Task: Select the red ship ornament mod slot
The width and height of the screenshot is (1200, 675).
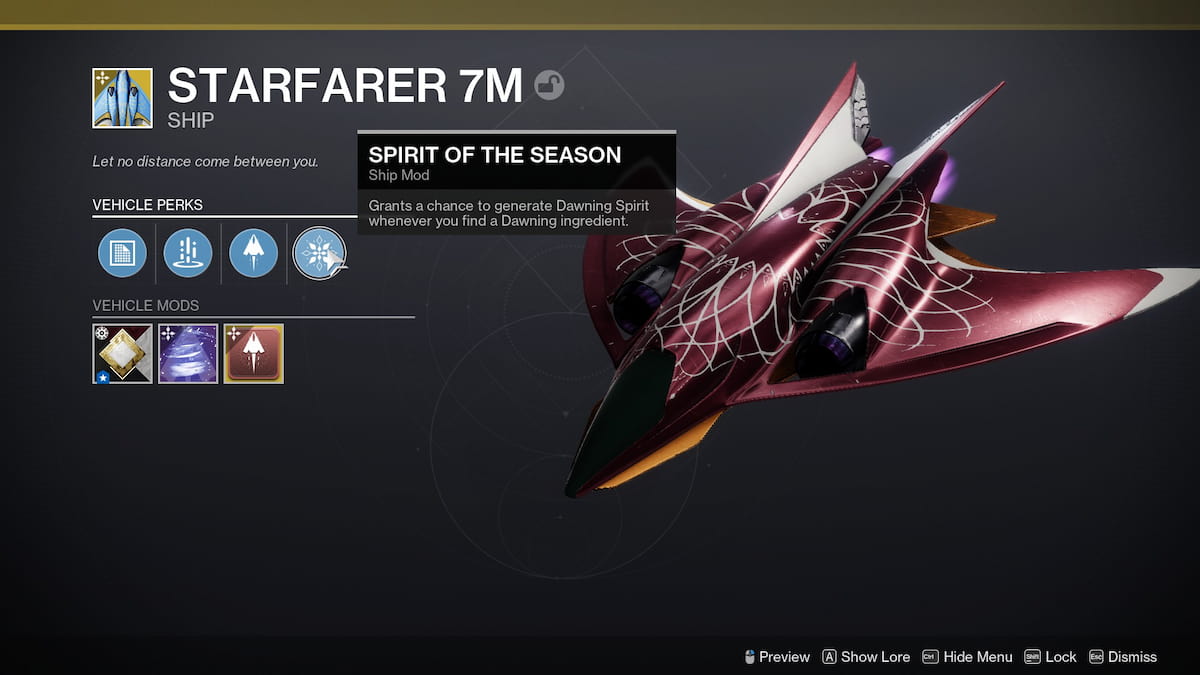Action: 254,353
